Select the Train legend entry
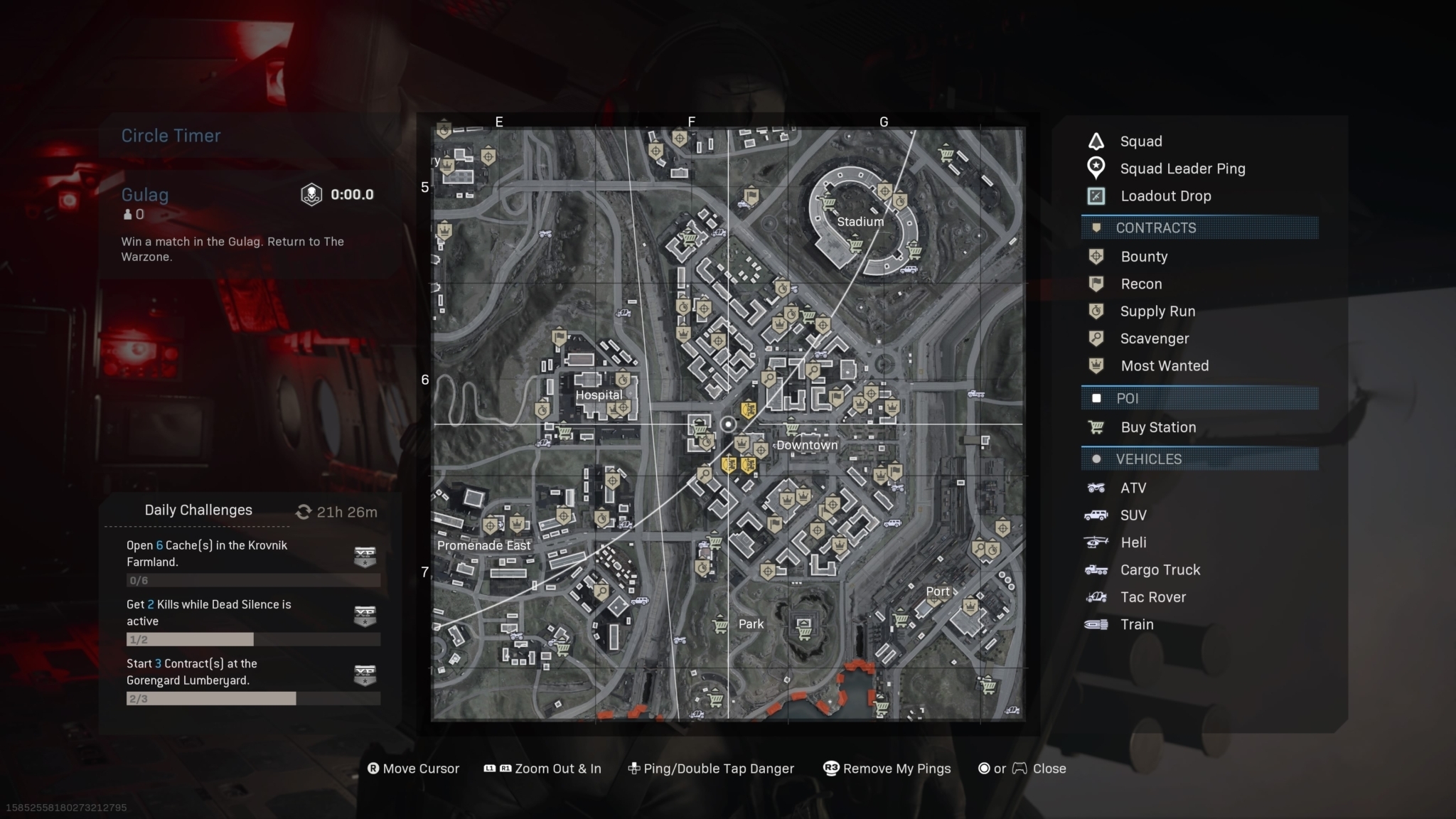Image resolution: width=1456 pixels, height=819 pixels. tap(1137, 624)
